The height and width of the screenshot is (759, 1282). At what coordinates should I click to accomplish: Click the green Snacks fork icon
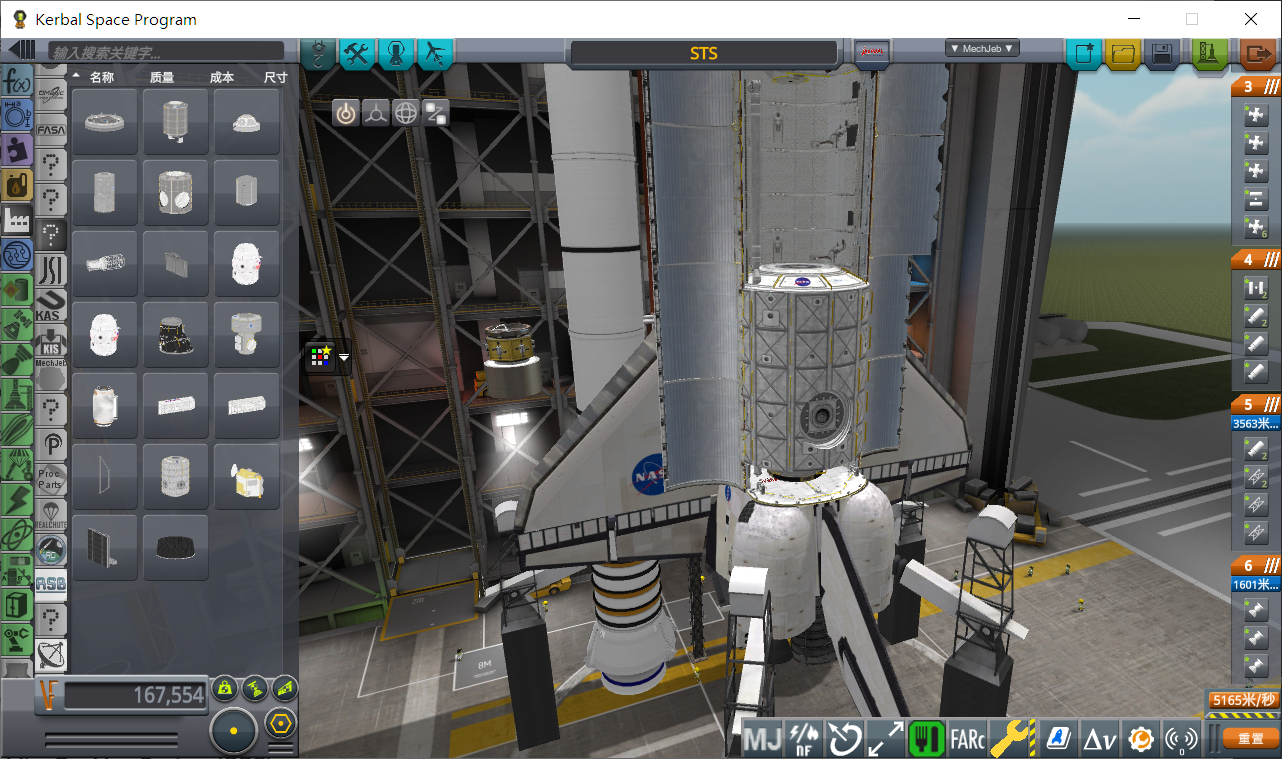click(x=925, y=738)
